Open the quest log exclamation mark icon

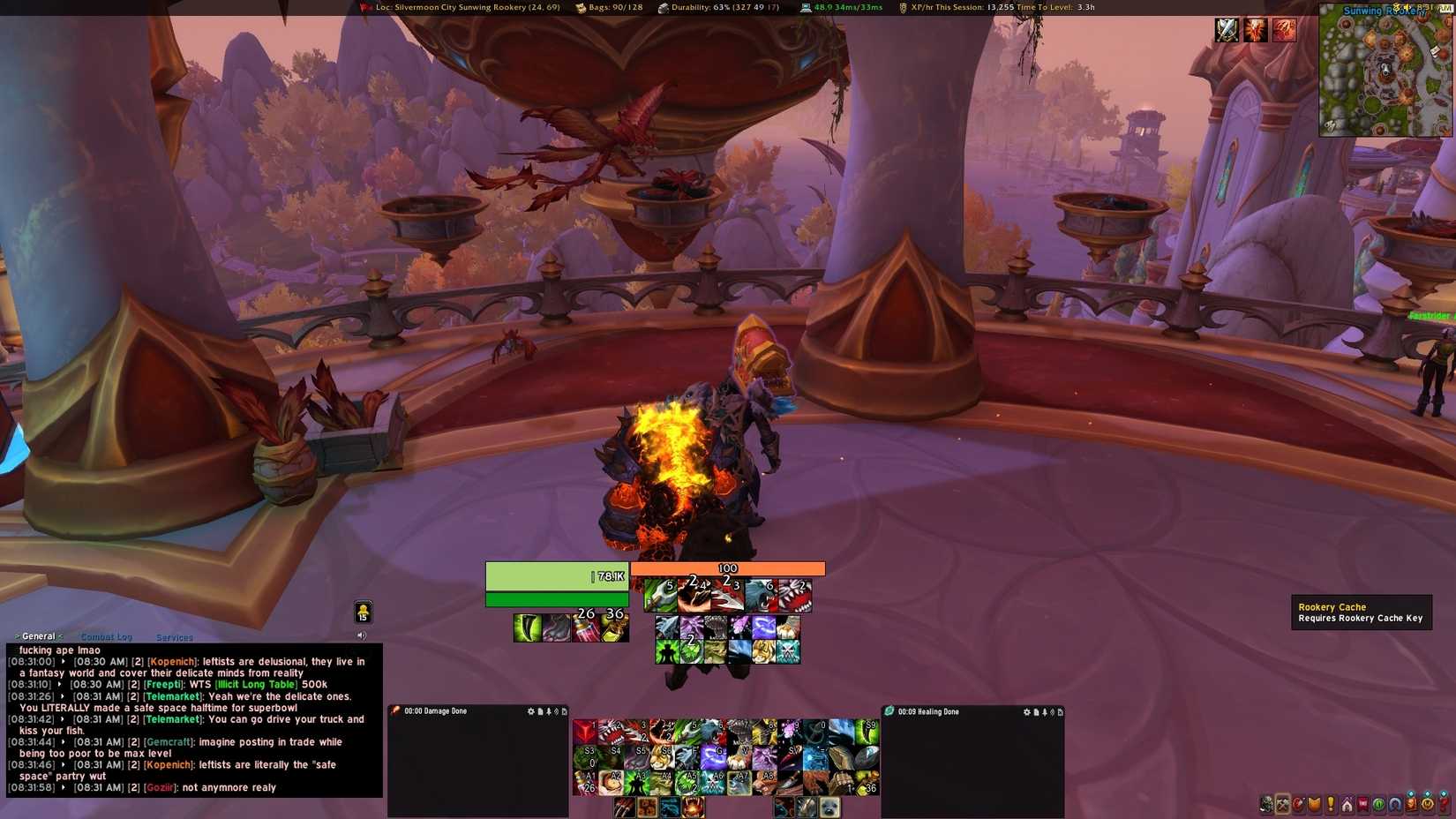click(1329, 803)
